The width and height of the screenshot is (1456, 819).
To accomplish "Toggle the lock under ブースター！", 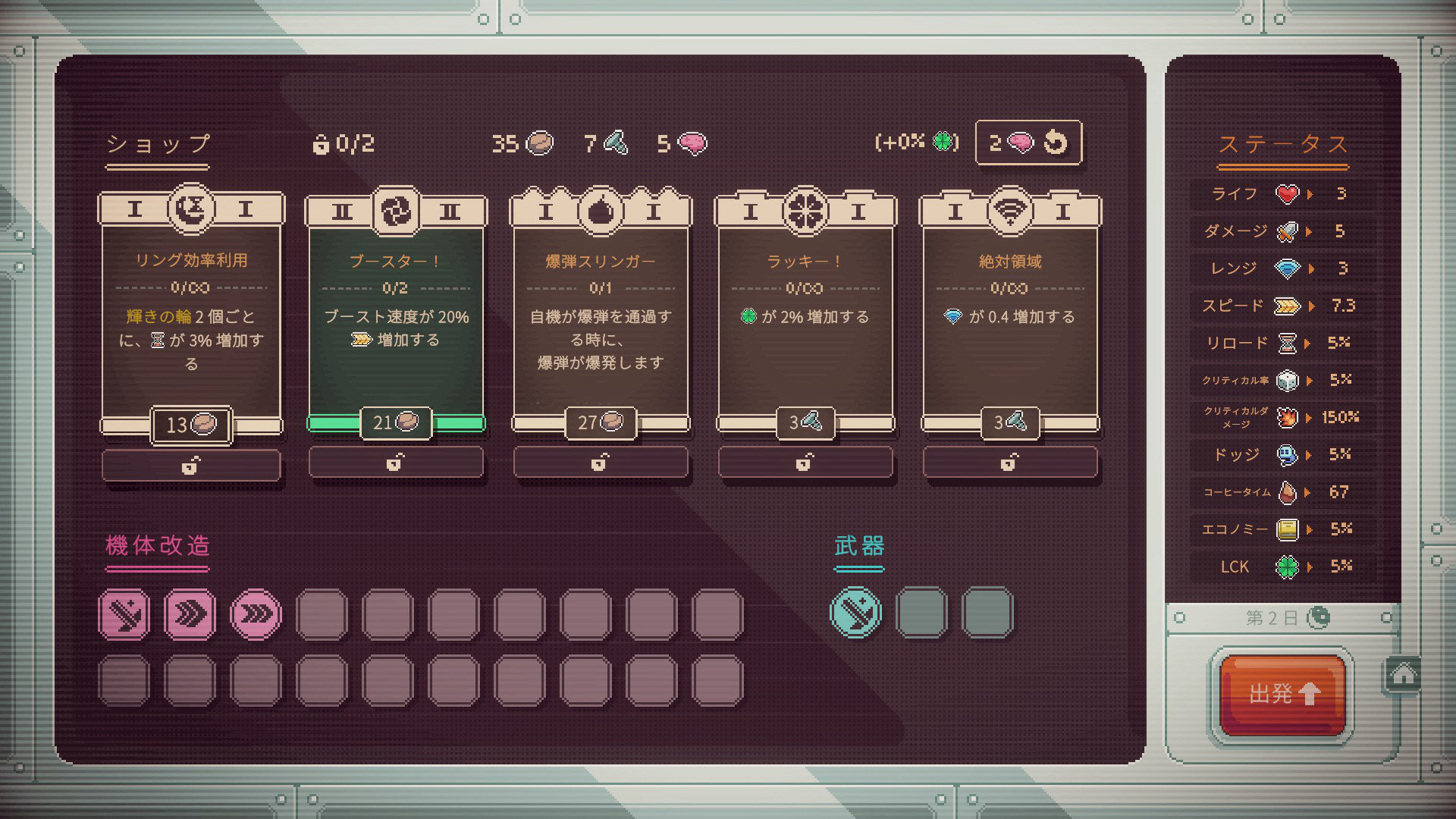I will (x=396, y=462).
